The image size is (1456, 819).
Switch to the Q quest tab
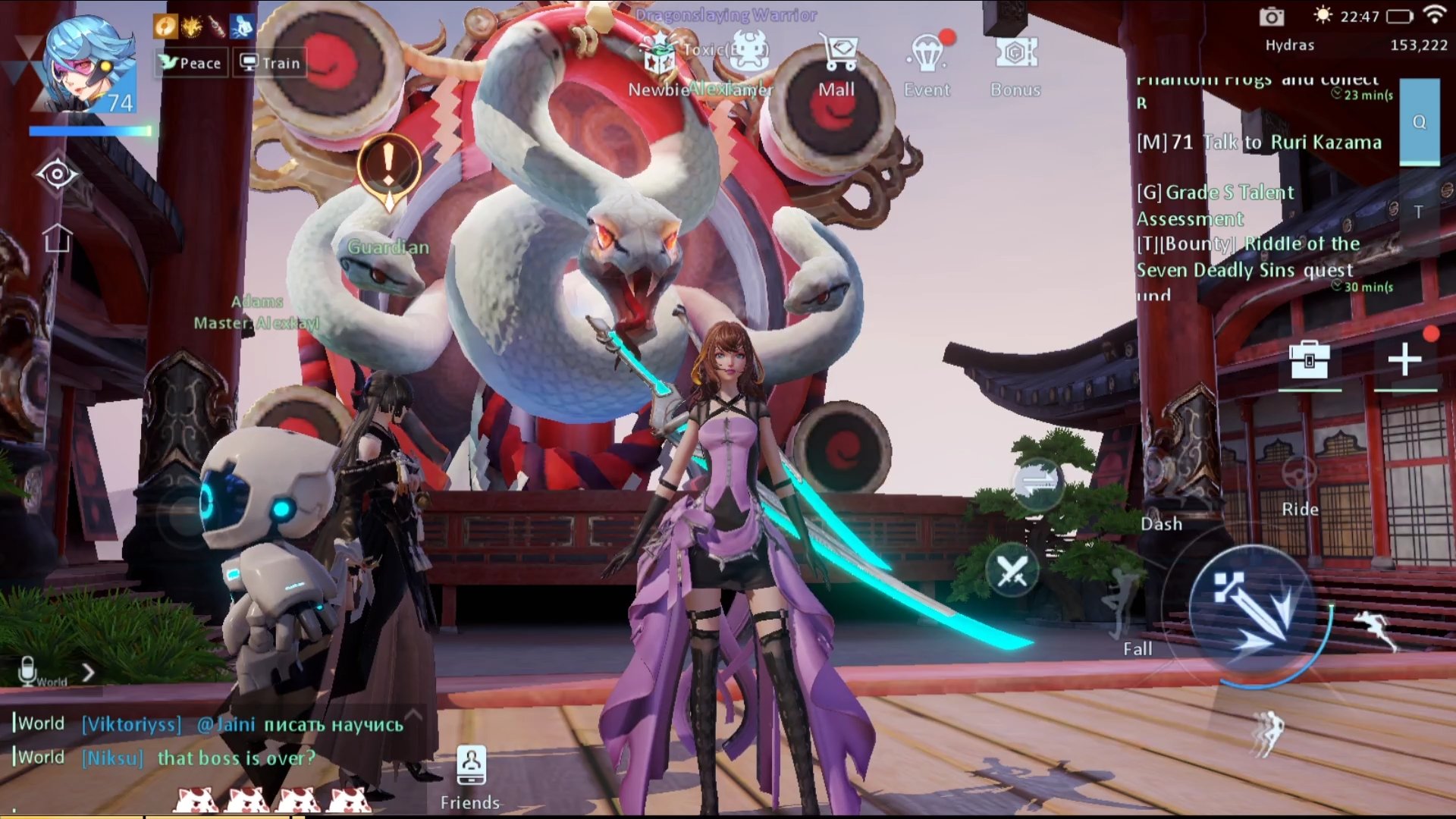1419,122
